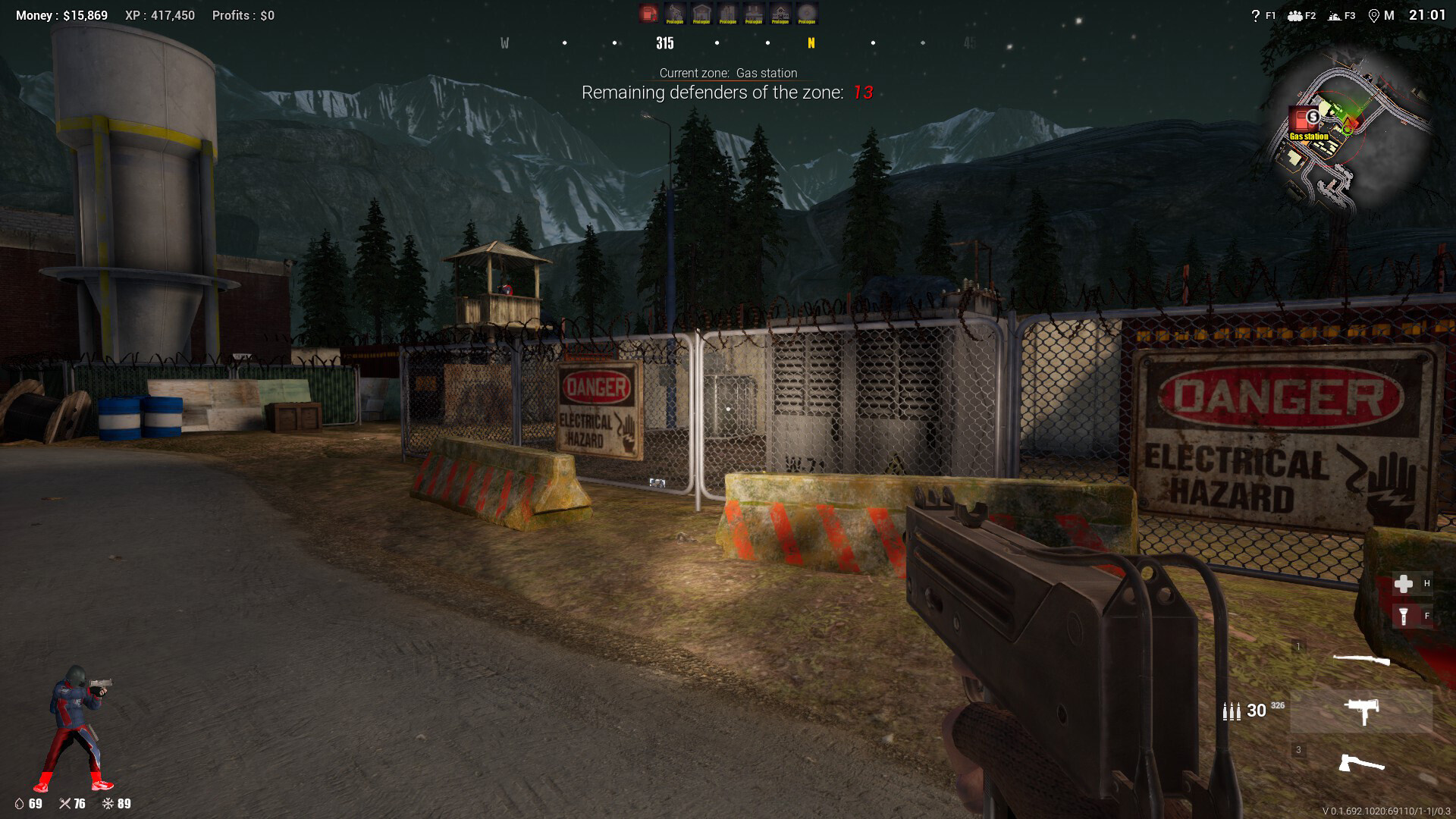1456x819 pixels.
Task: Open the last circular Prologue mission icon
Action: pos(807,13)
